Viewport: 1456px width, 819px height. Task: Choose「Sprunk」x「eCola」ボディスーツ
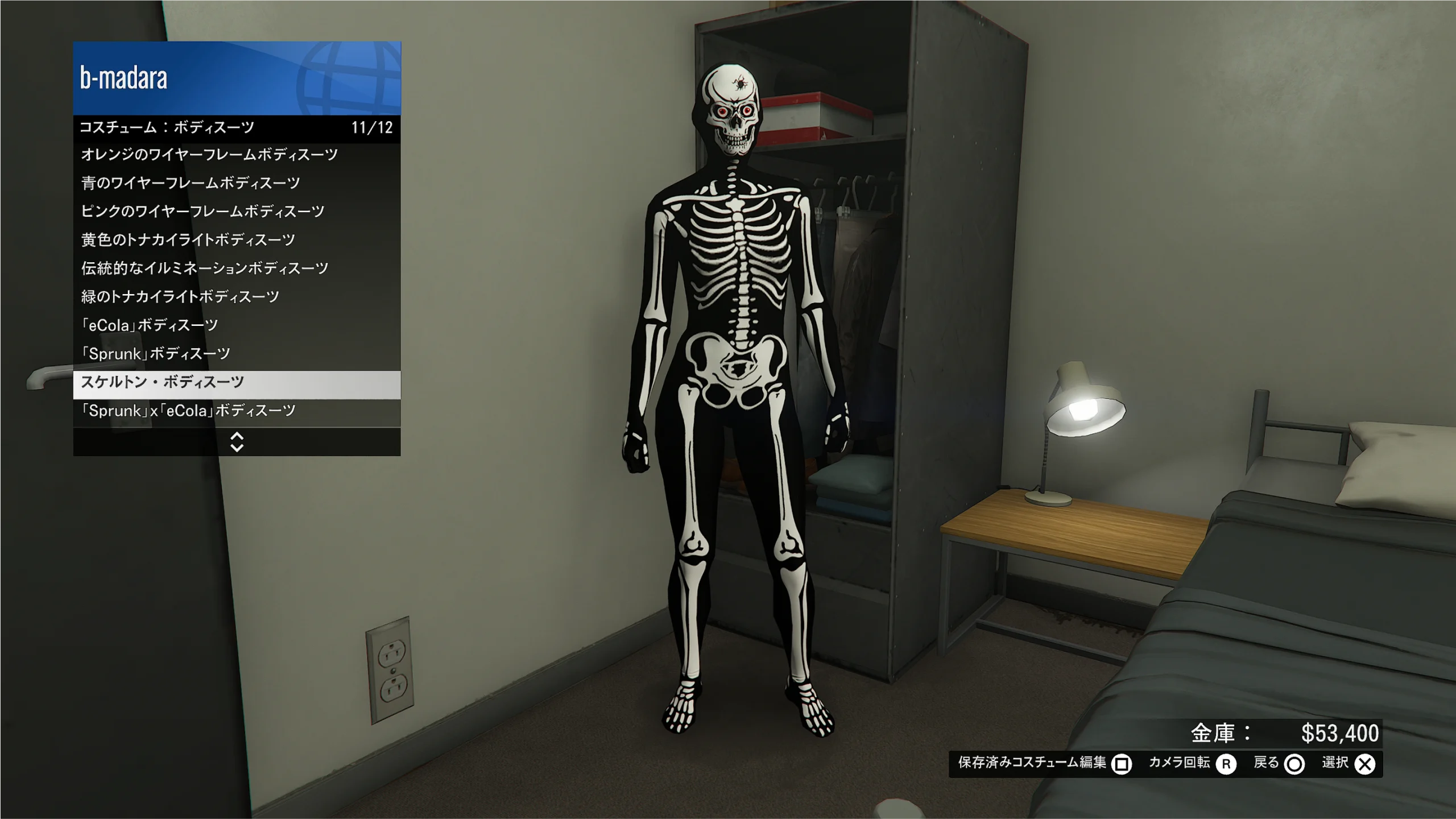[236, 411]
